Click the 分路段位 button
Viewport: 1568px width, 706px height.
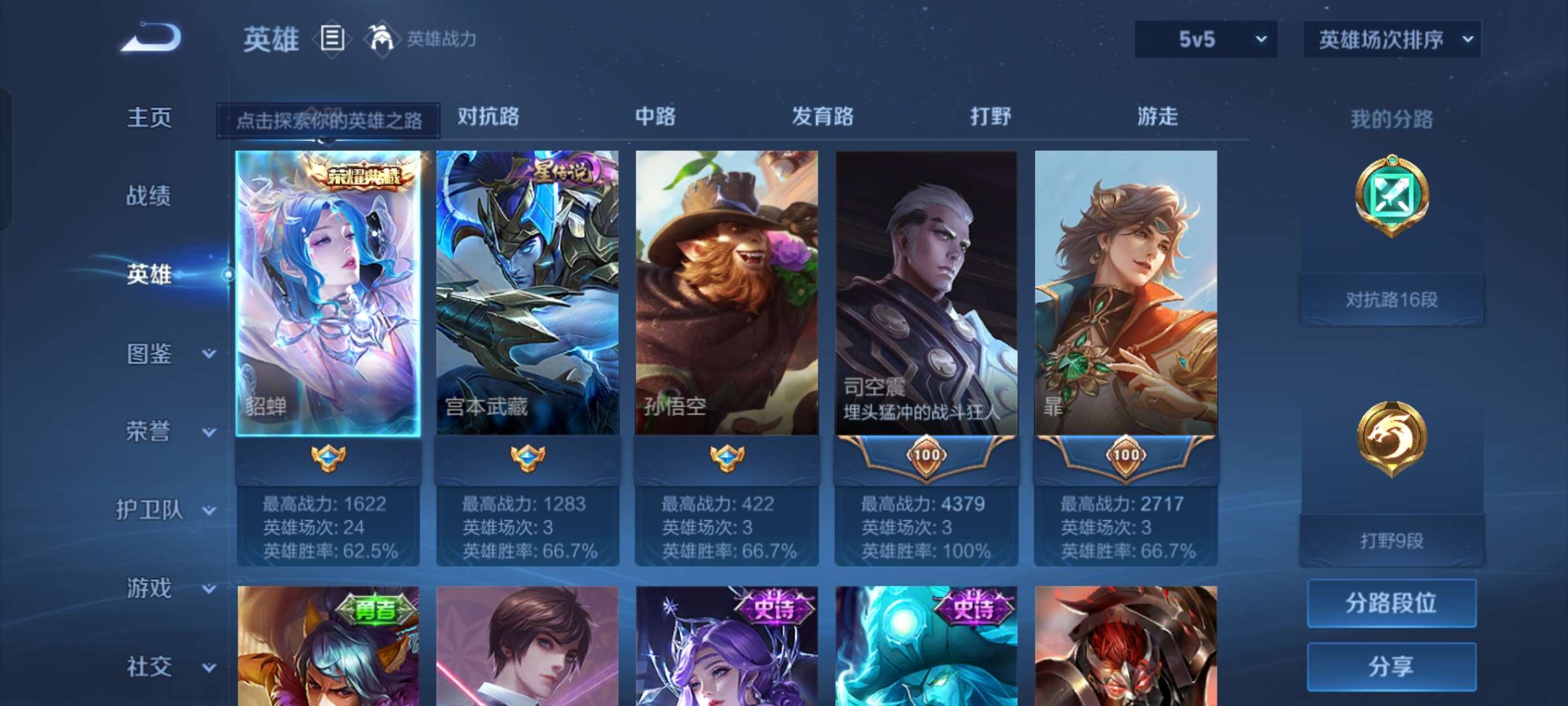(1392, 605)
